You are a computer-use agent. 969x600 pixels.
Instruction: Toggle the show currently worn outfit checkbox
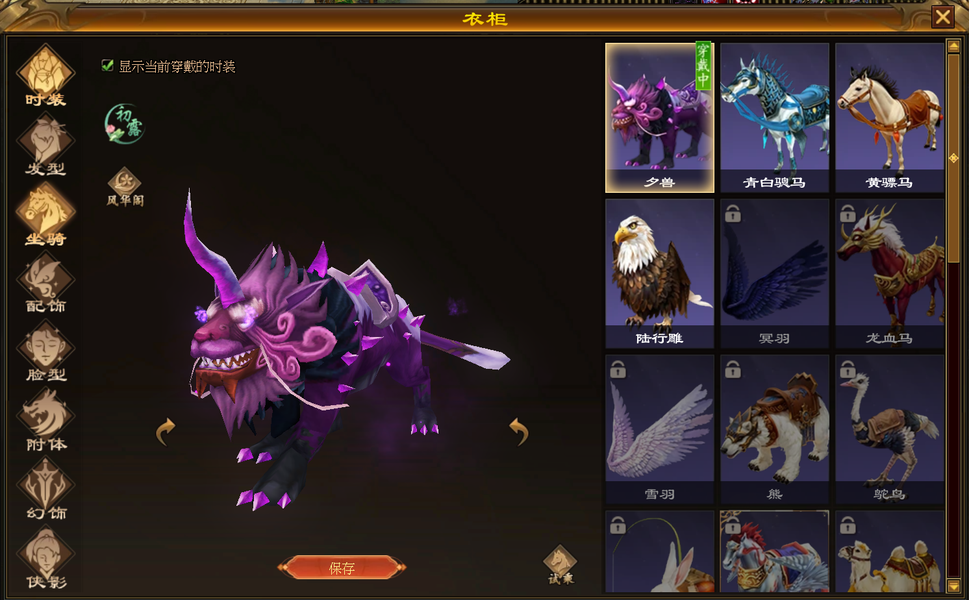(x=108, y=66)
